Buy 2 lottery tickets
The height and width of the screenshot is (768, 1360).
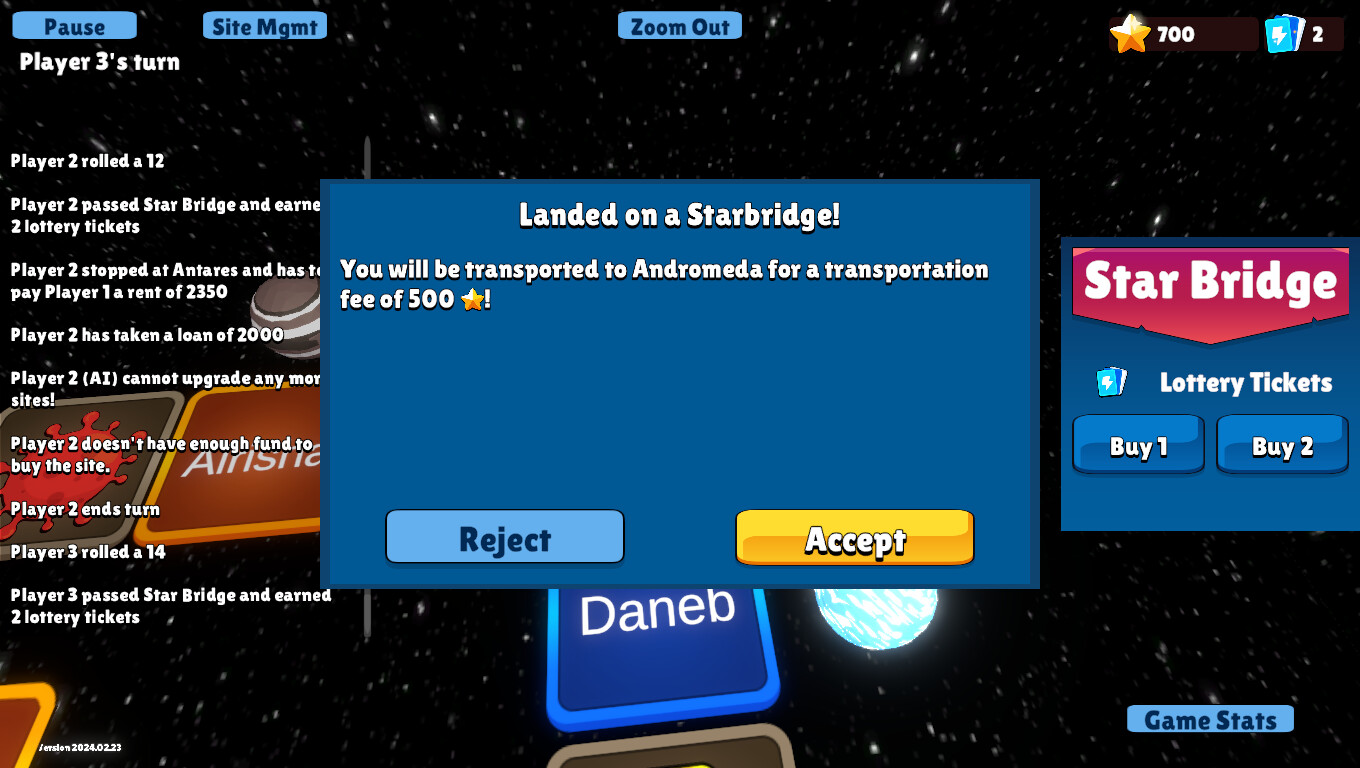click(1281, 444)
